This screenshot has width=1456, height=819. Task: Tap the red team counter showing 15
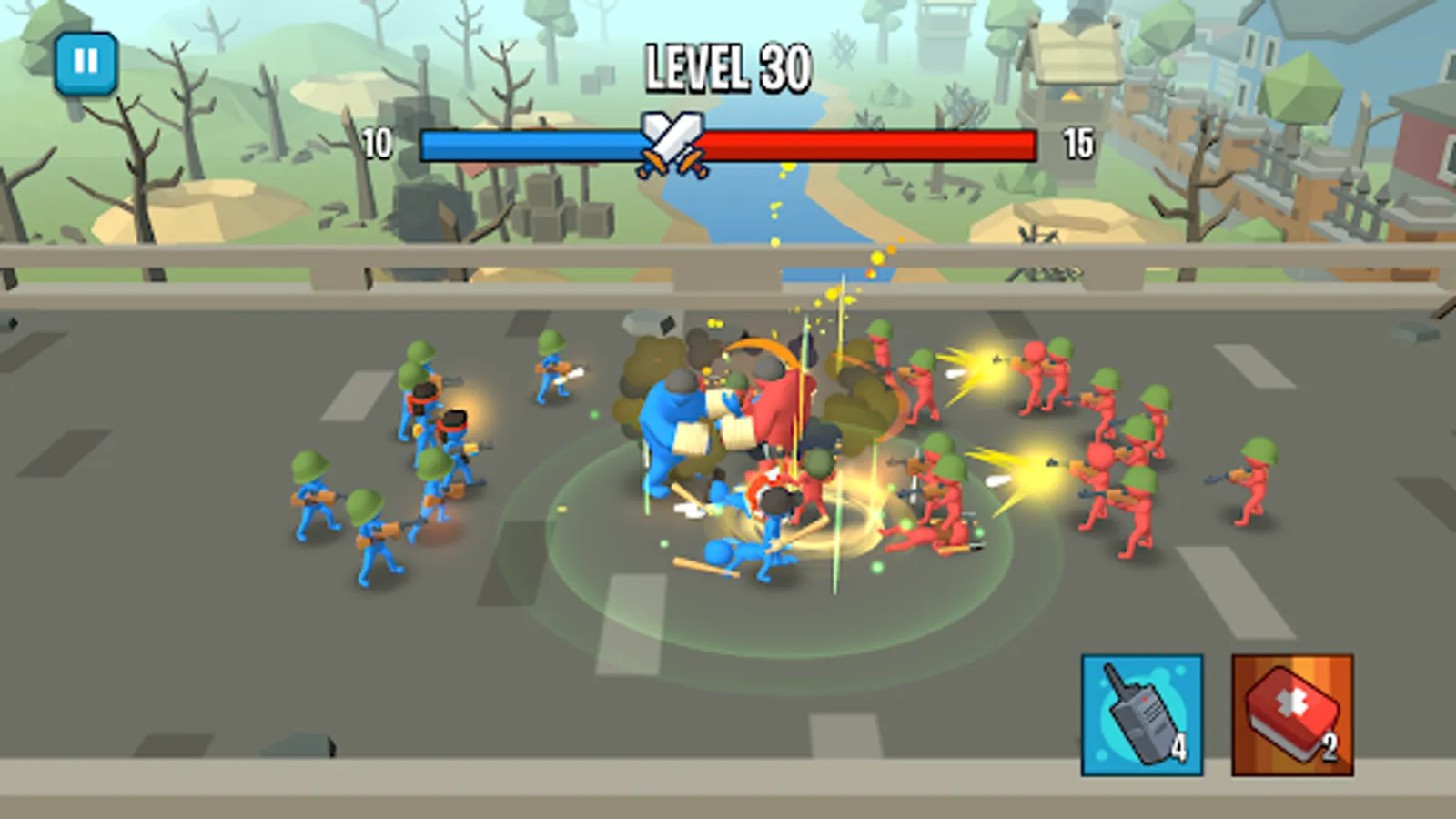click(1078, 141)
